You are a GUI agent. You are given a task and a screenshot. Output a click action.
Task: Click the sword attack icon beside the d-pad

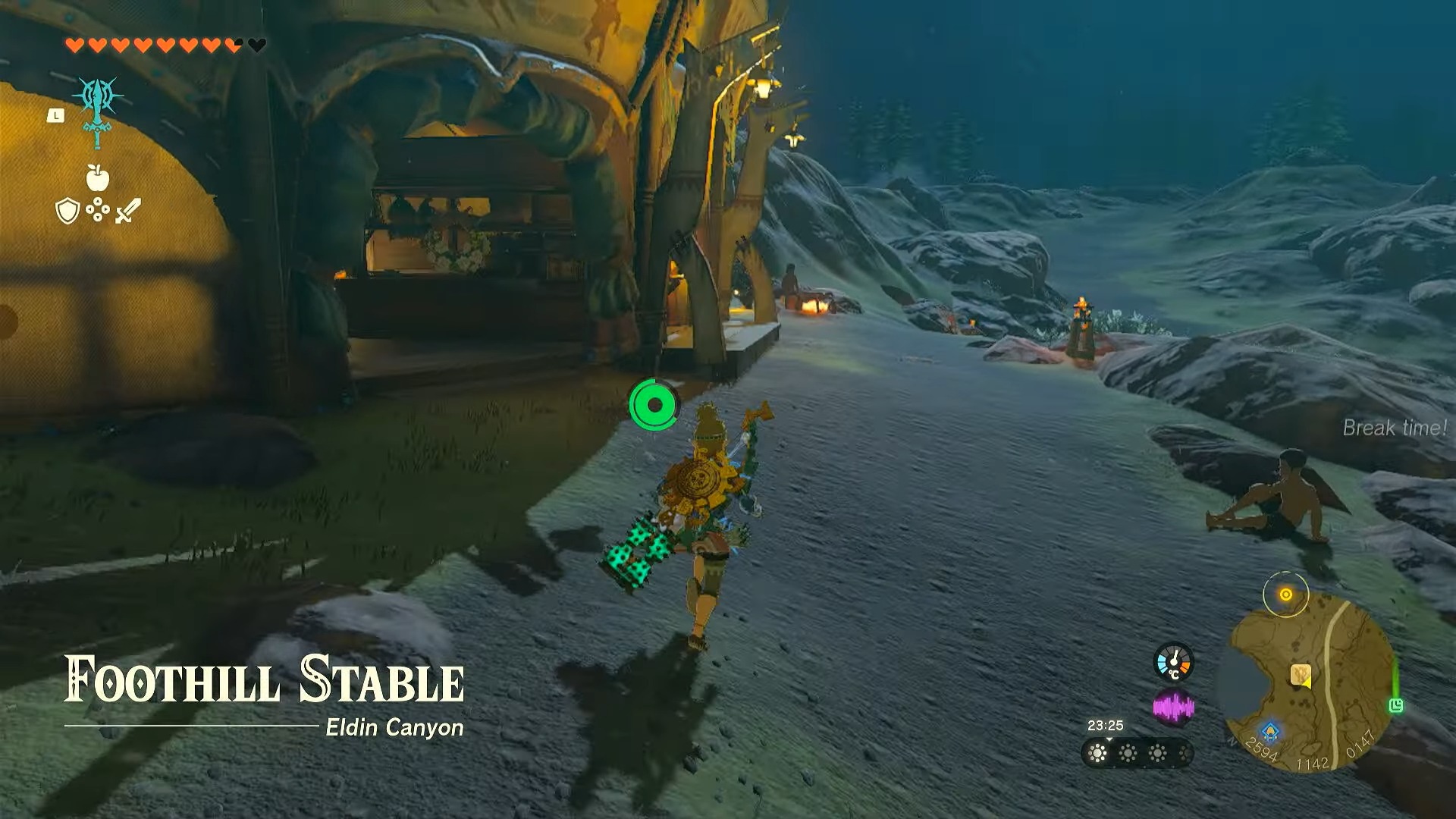[127, 210]
